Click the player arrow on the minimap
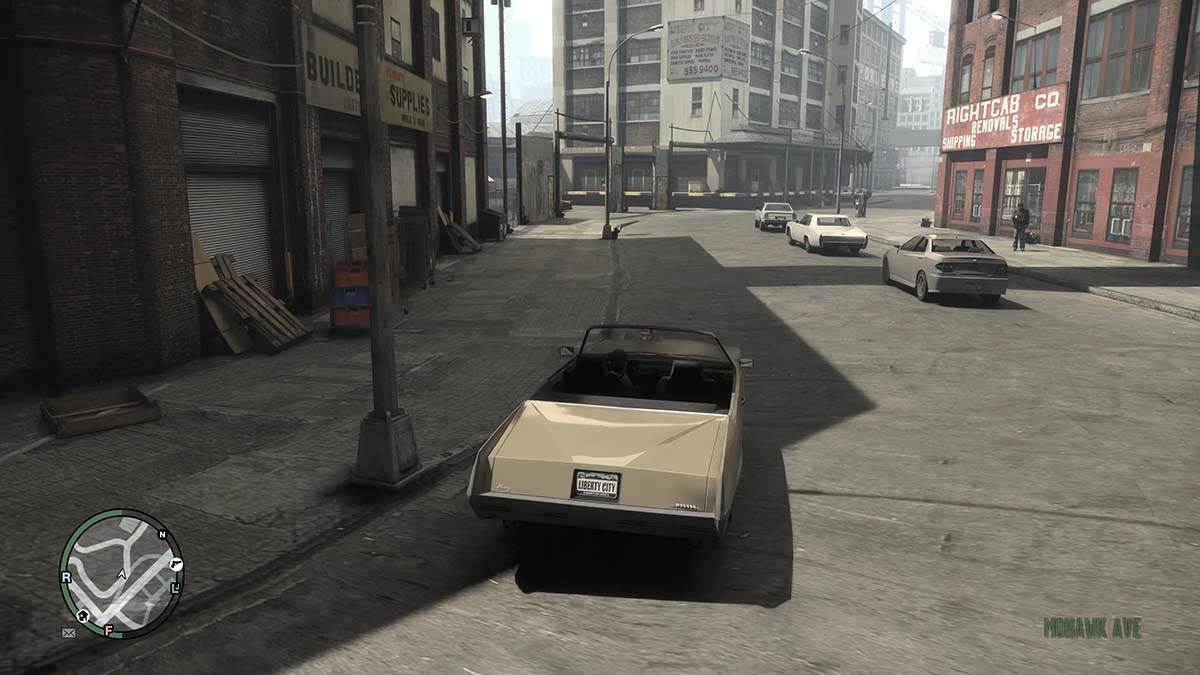Screen dimensions: 1200x675 121,574
